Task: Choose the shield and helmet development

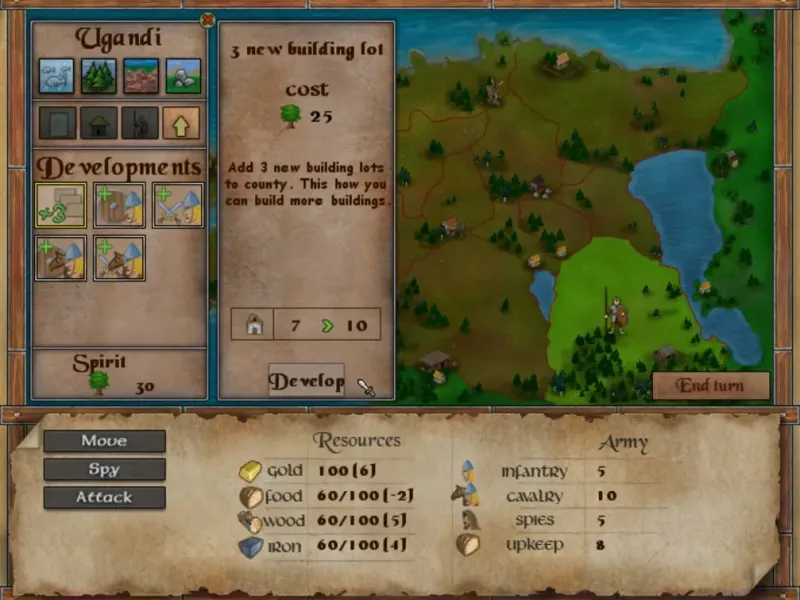Action: click(119, 204)
